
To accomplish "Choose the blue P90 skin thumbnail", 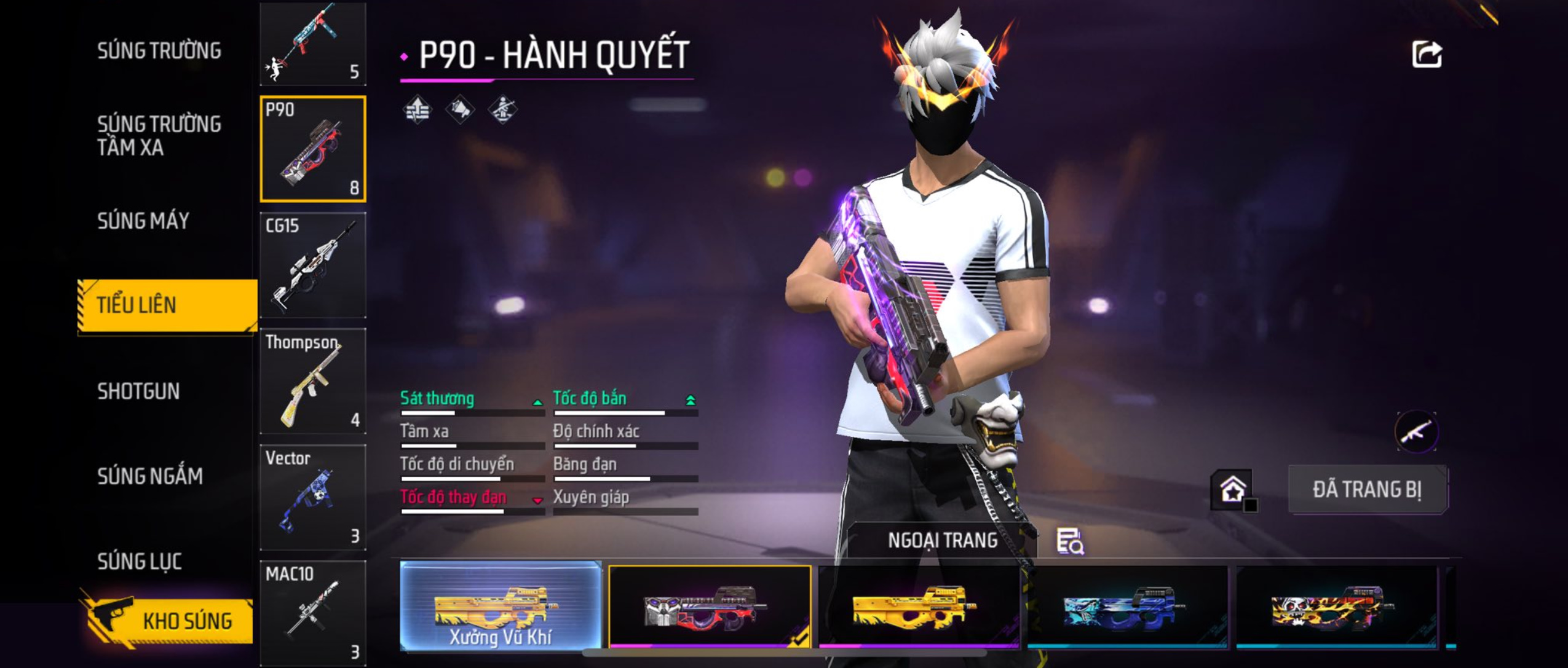I will click(x=1128, y=606).
